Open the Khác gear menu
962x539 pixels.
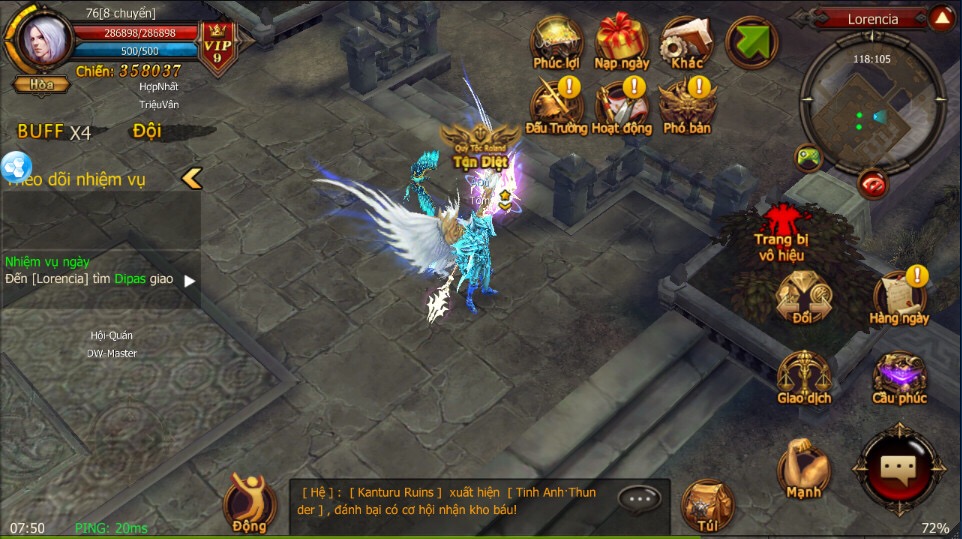click(687, 43)
